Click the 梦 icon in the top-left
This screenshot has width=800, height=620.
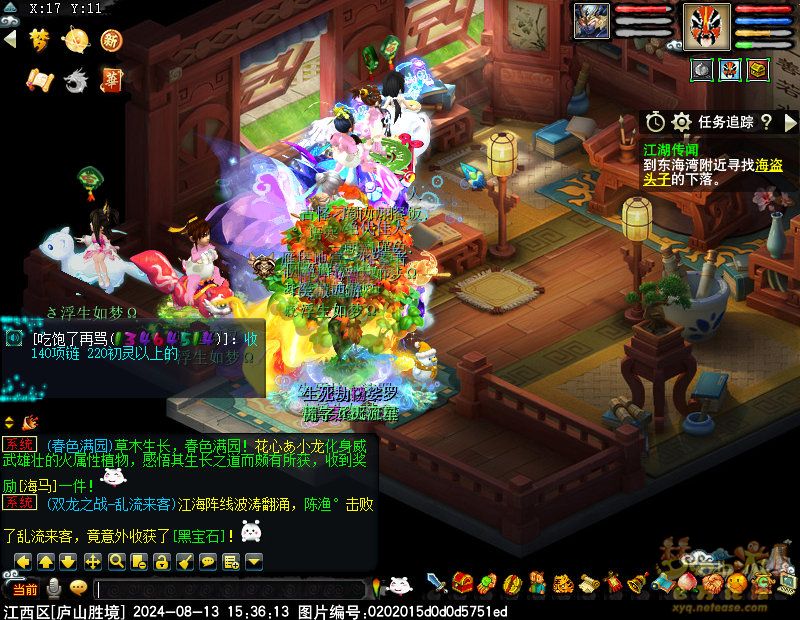(39, 40)
